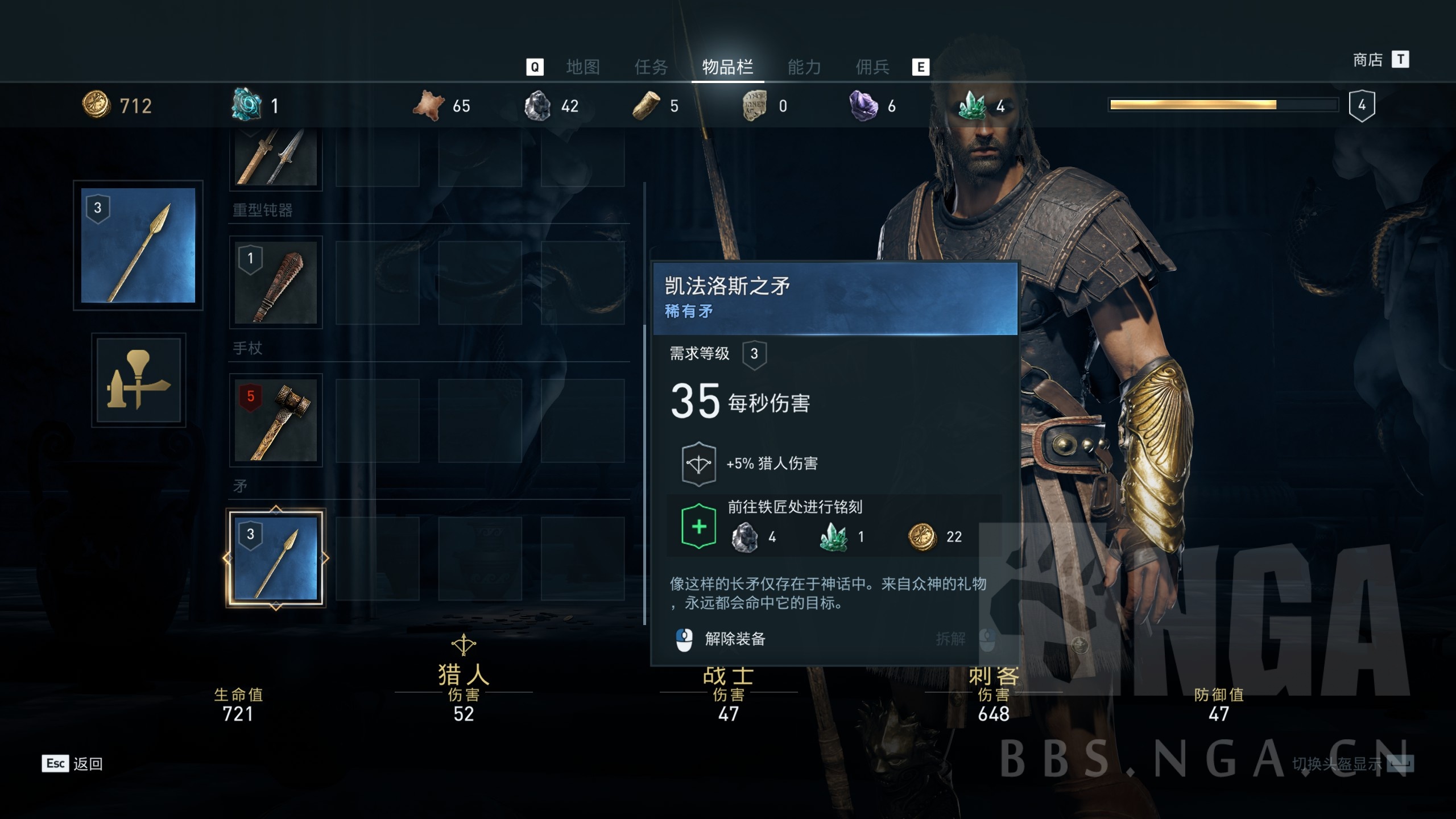The height and width of the screenshot is (819, 1456).
Task: Open the 佣兵 mercenaries tab
Action: point(872,67)
